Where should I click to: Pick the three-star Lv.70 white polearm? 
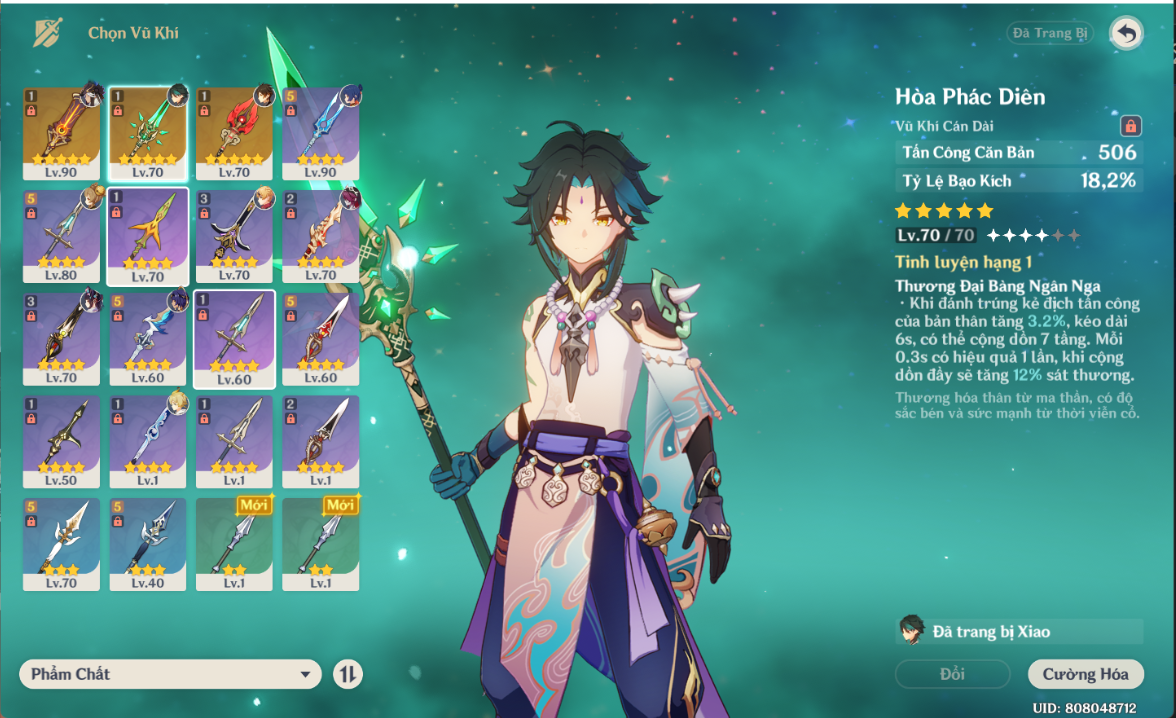pos(61,545)
